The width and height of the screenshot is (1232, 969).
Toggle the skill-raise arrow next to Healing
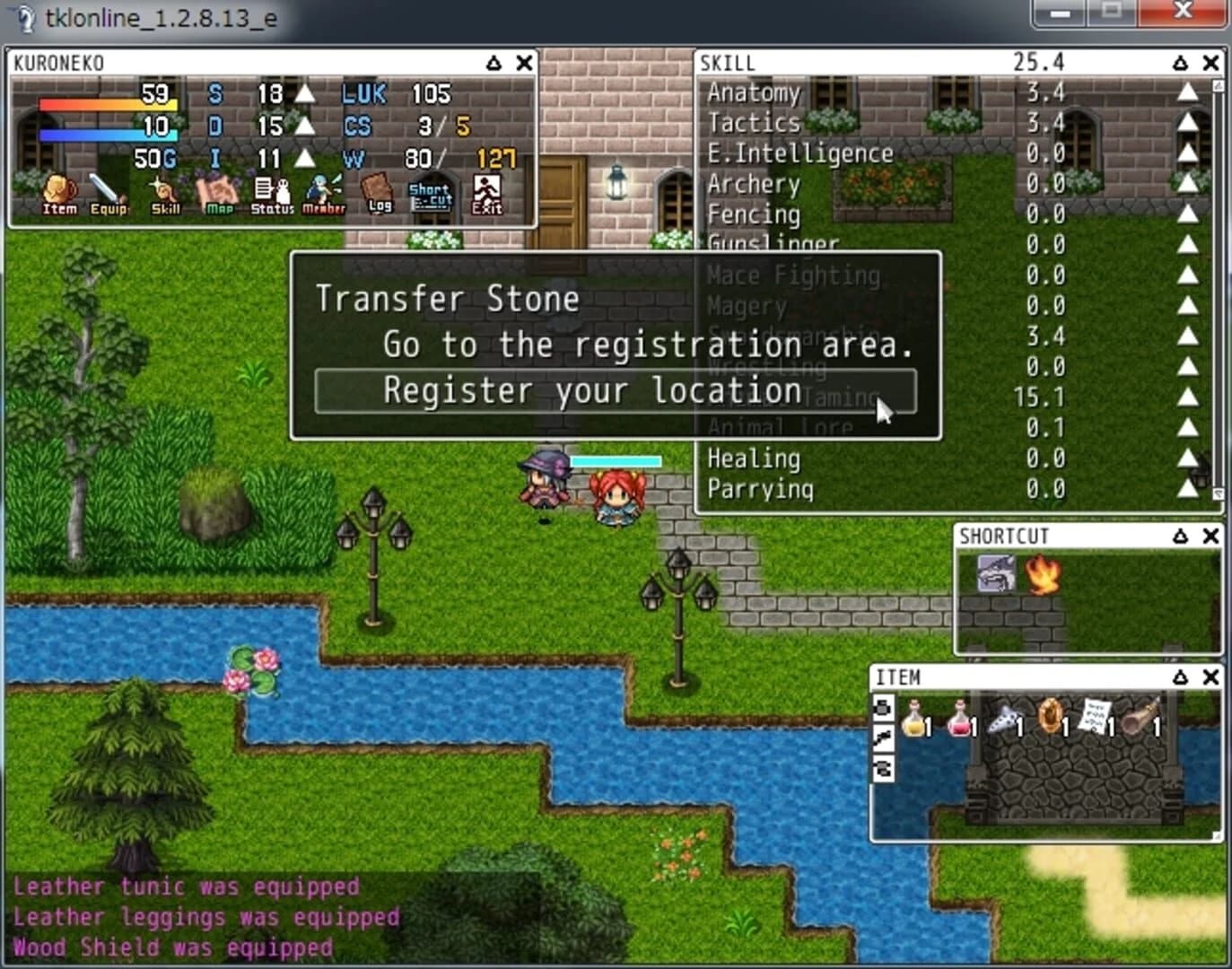[x=1189, y=458]
